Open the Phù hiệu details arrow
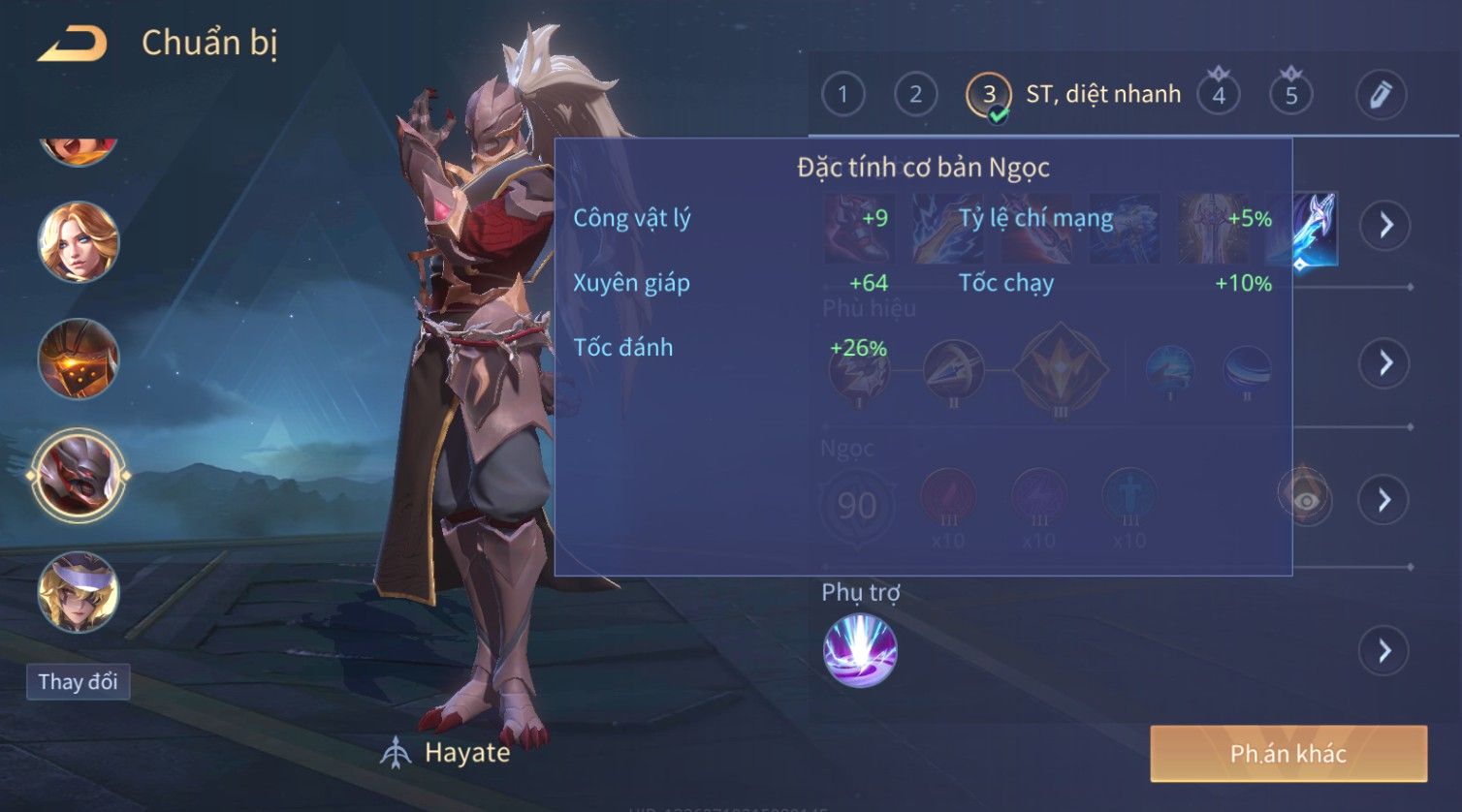 click(x=1384, y=363)
